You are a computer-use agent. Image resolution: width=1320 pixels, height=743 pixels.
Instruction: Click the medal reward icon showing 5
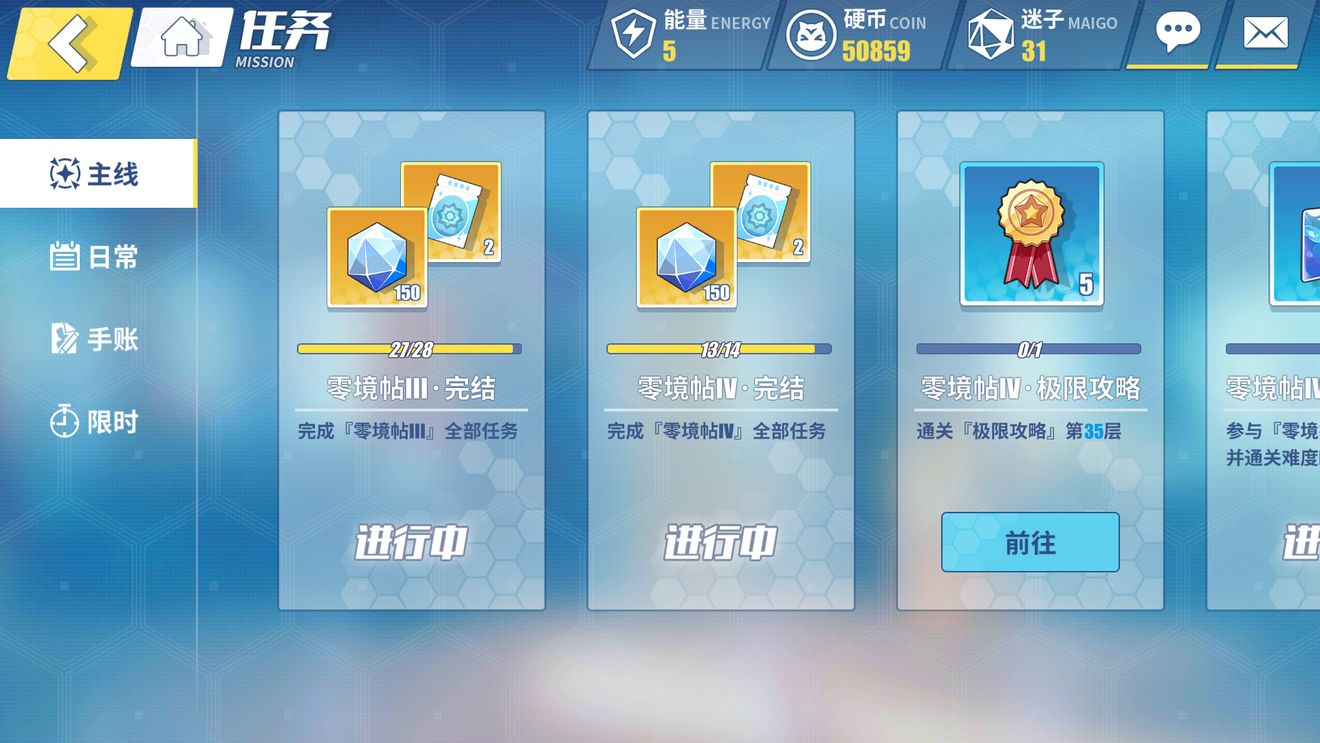1027,234
